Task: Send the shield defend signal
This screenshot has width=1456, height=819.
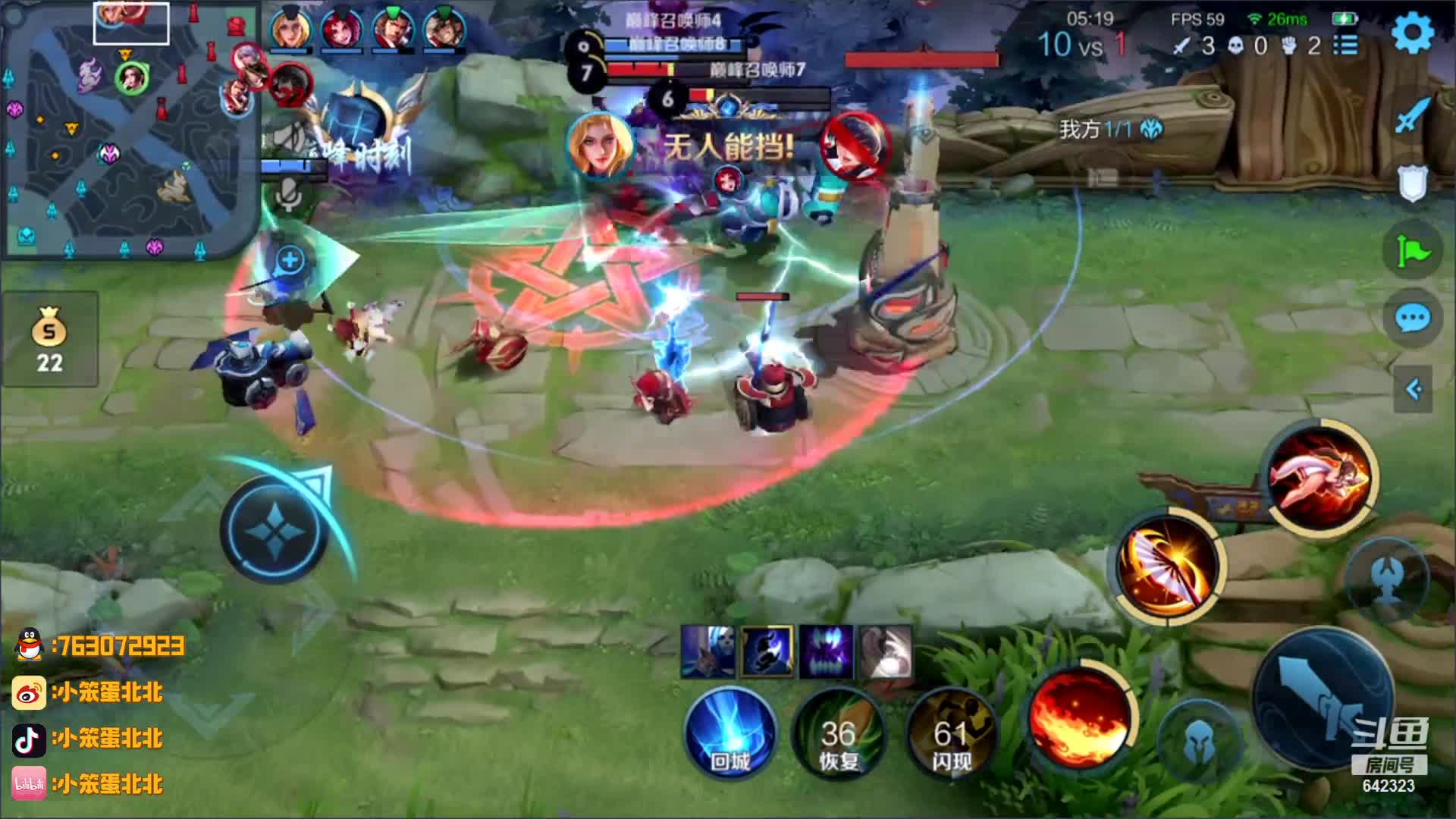Action: [x=1413, y=183]
